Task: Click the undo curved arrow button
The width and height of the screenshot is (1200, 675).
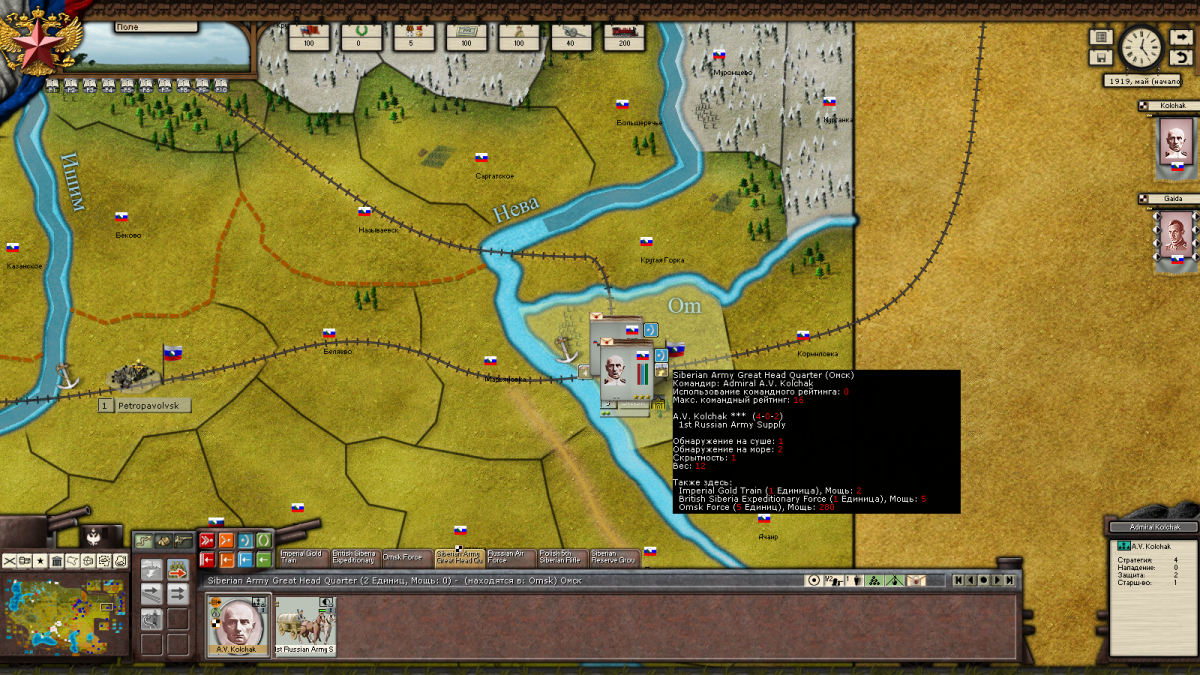Action: 1180,57
